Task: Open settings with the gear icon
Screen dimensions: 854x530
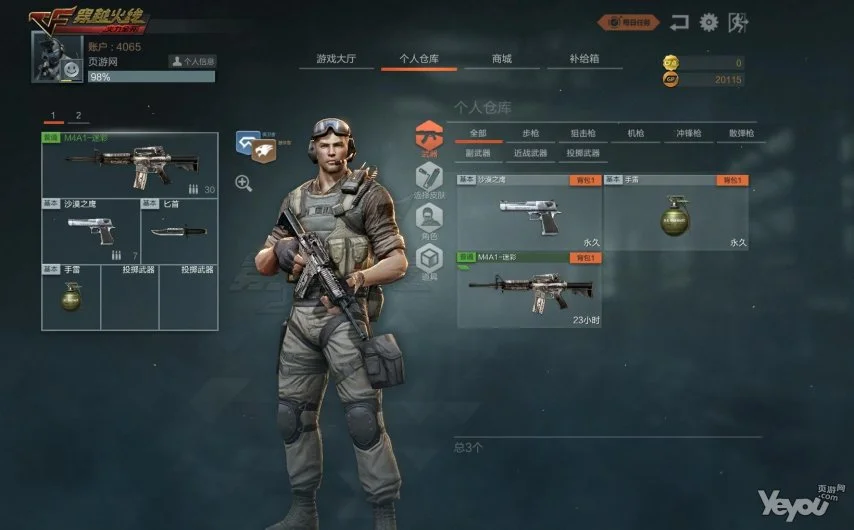Action: pyautogui.click(x=709, y=21)
